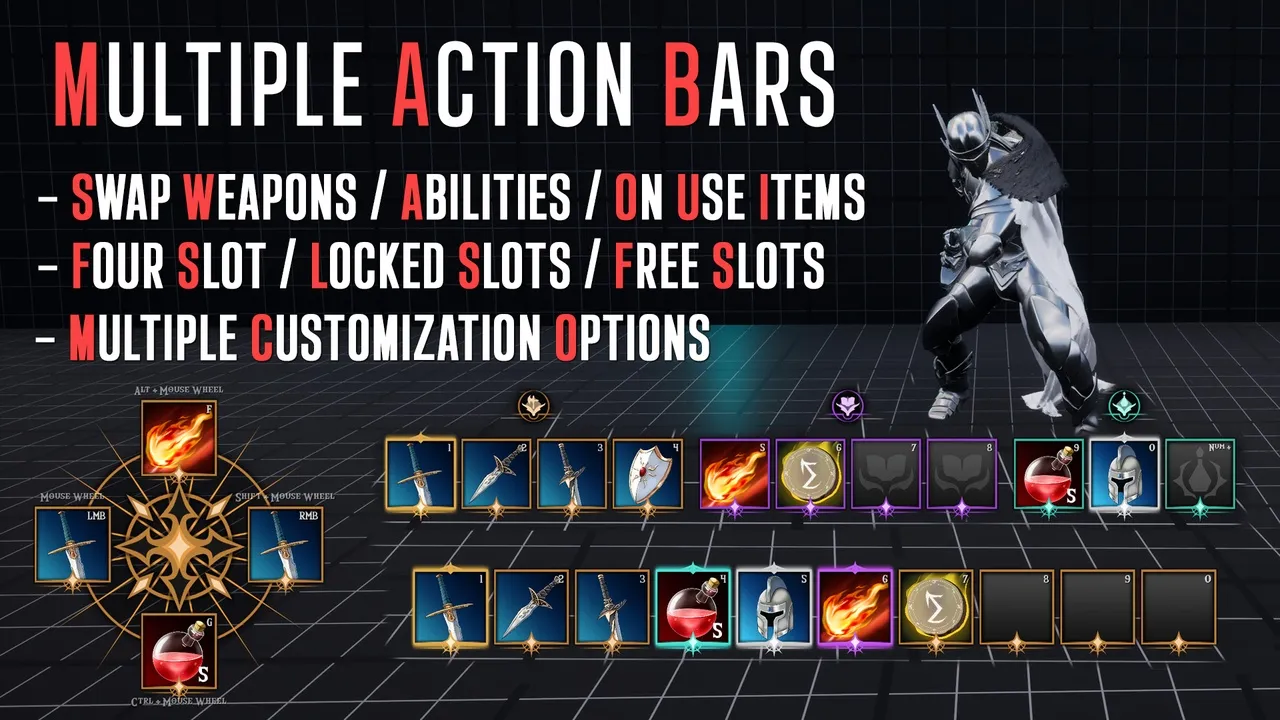Select the locked empty ability slot 8
The width and height of the screenshot is (1280, 720).
[x=962, y=473]
